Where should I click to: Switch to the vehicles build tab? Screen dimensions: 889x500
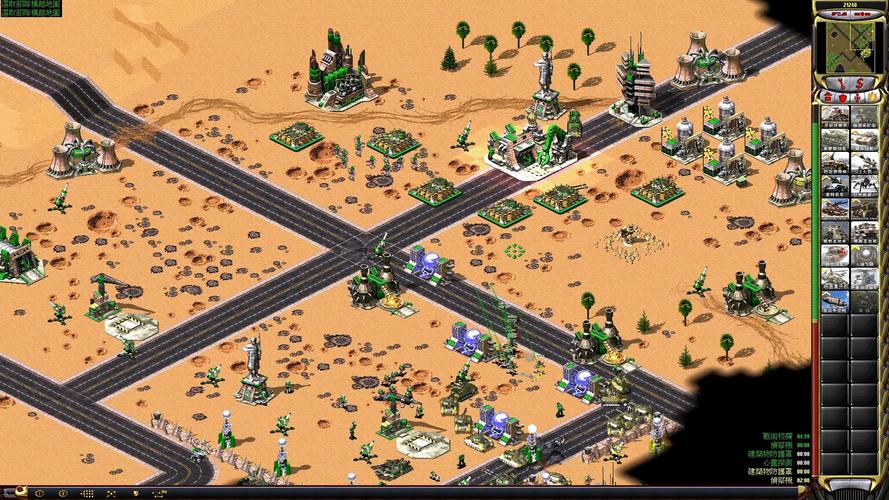(873, 97)
